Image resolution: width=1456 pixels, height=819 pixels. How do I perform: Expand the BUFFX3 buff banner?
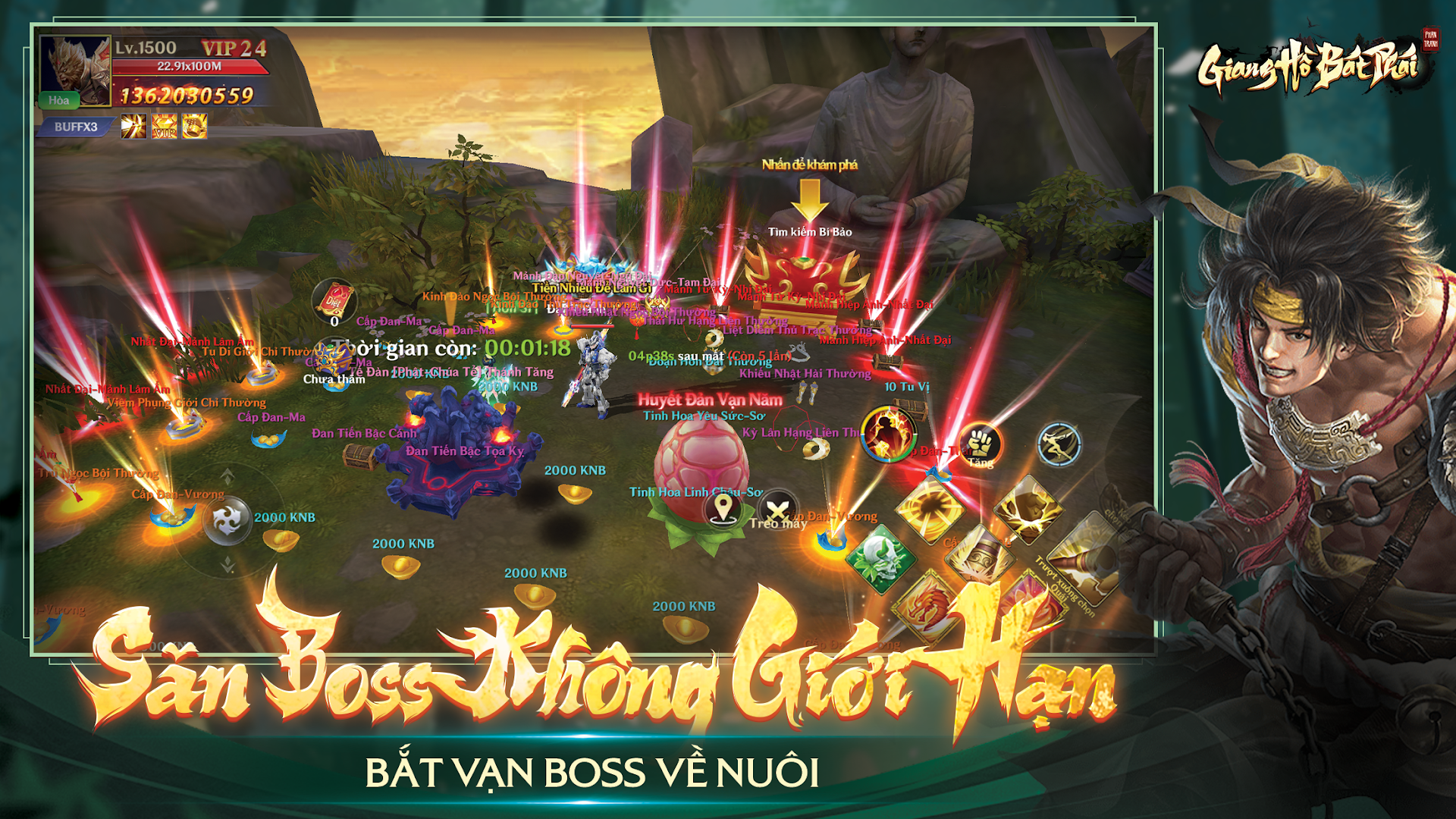[76, 128]
